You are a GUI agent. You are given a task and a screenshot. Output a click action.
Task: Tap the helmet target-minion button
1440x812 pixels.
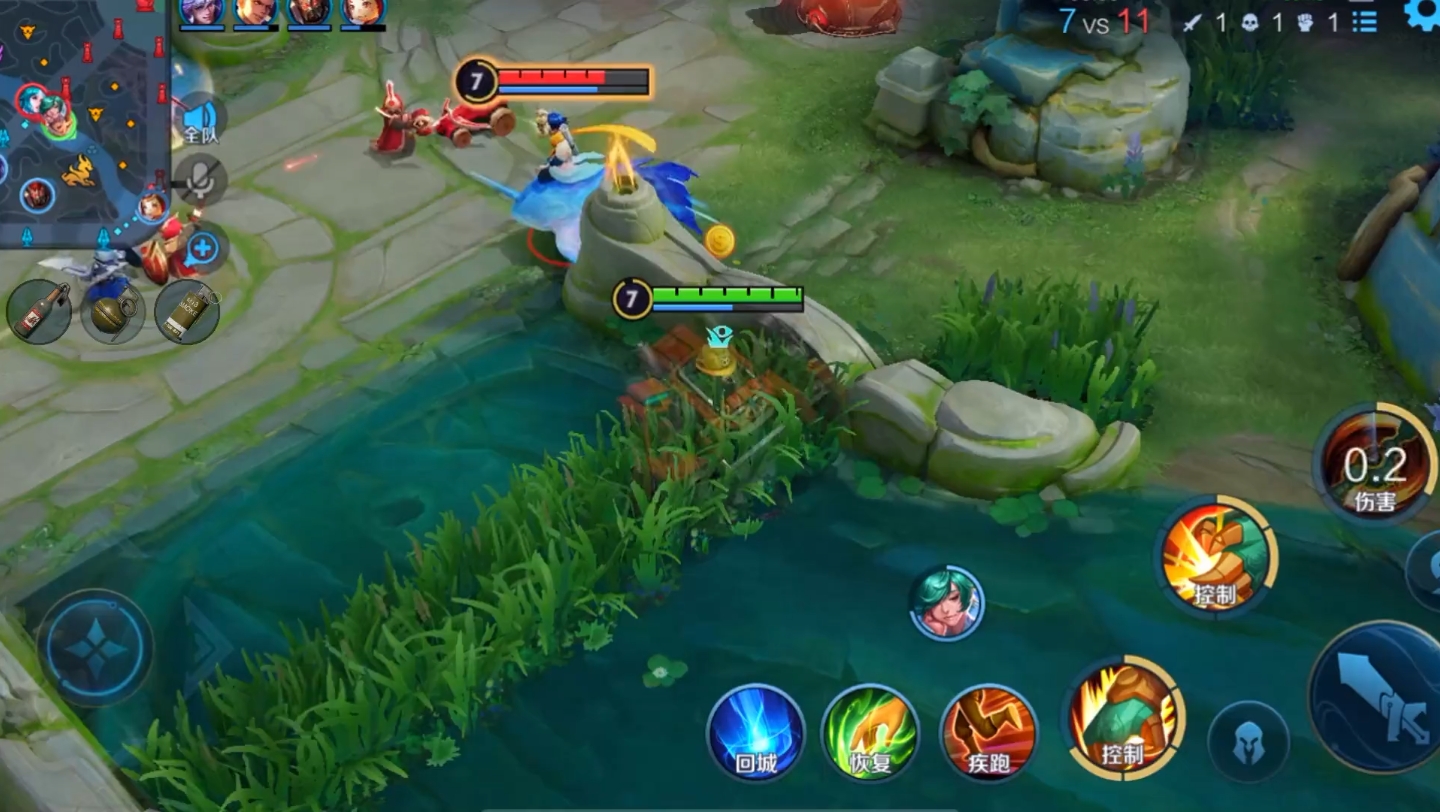click(1248, 742)
